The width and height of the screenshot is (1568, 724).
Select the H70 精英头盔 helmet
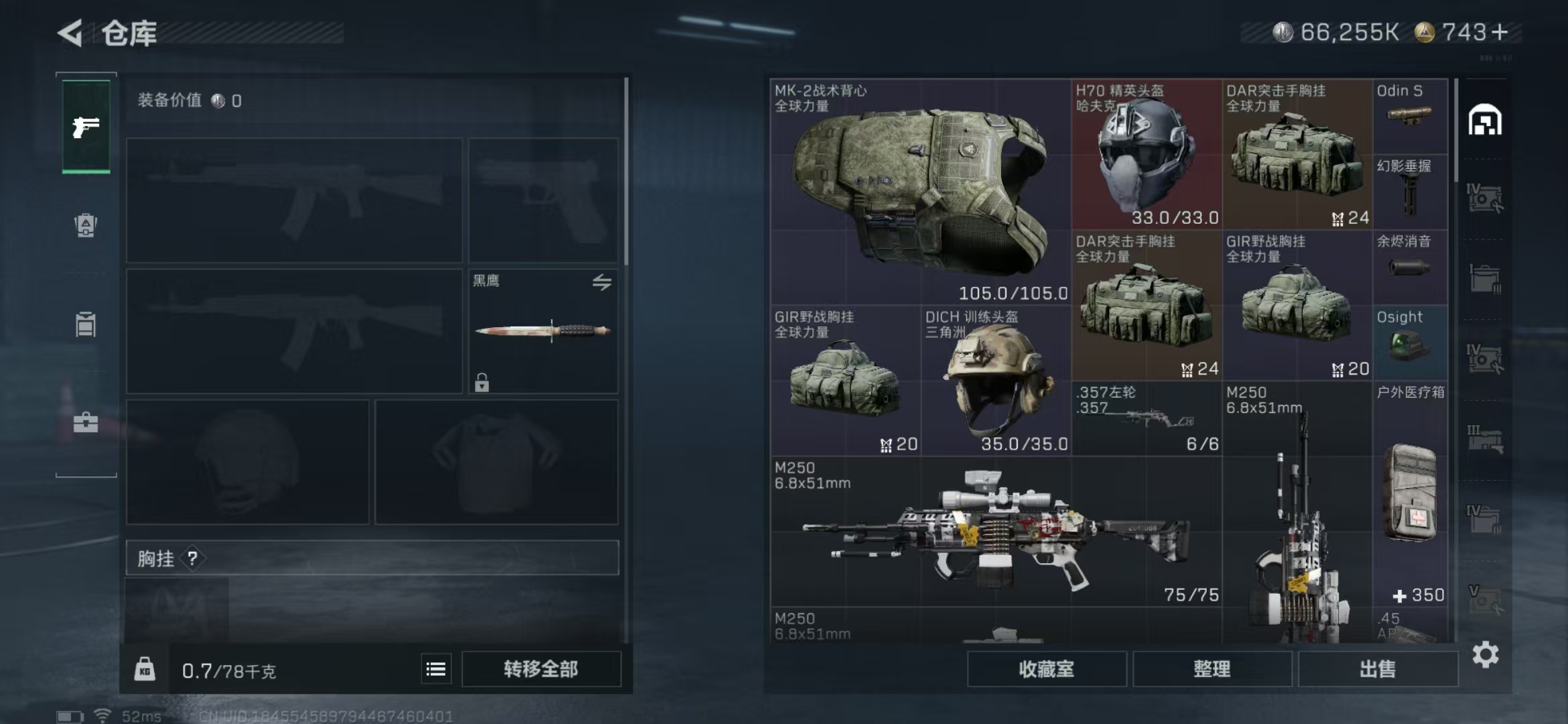[x=1147, y=155]
